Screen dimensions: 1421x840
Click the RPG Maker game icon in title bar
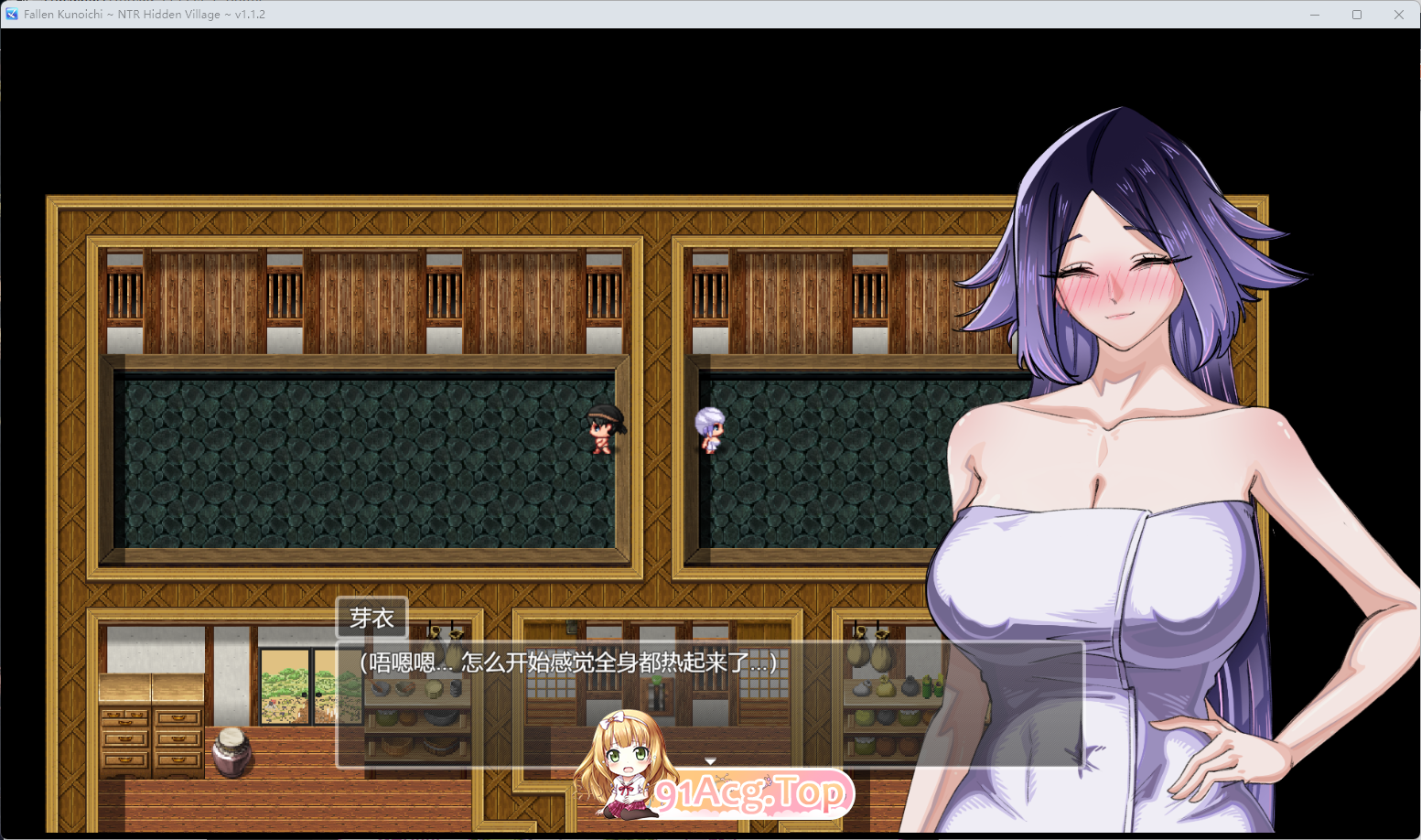(10, 14)
